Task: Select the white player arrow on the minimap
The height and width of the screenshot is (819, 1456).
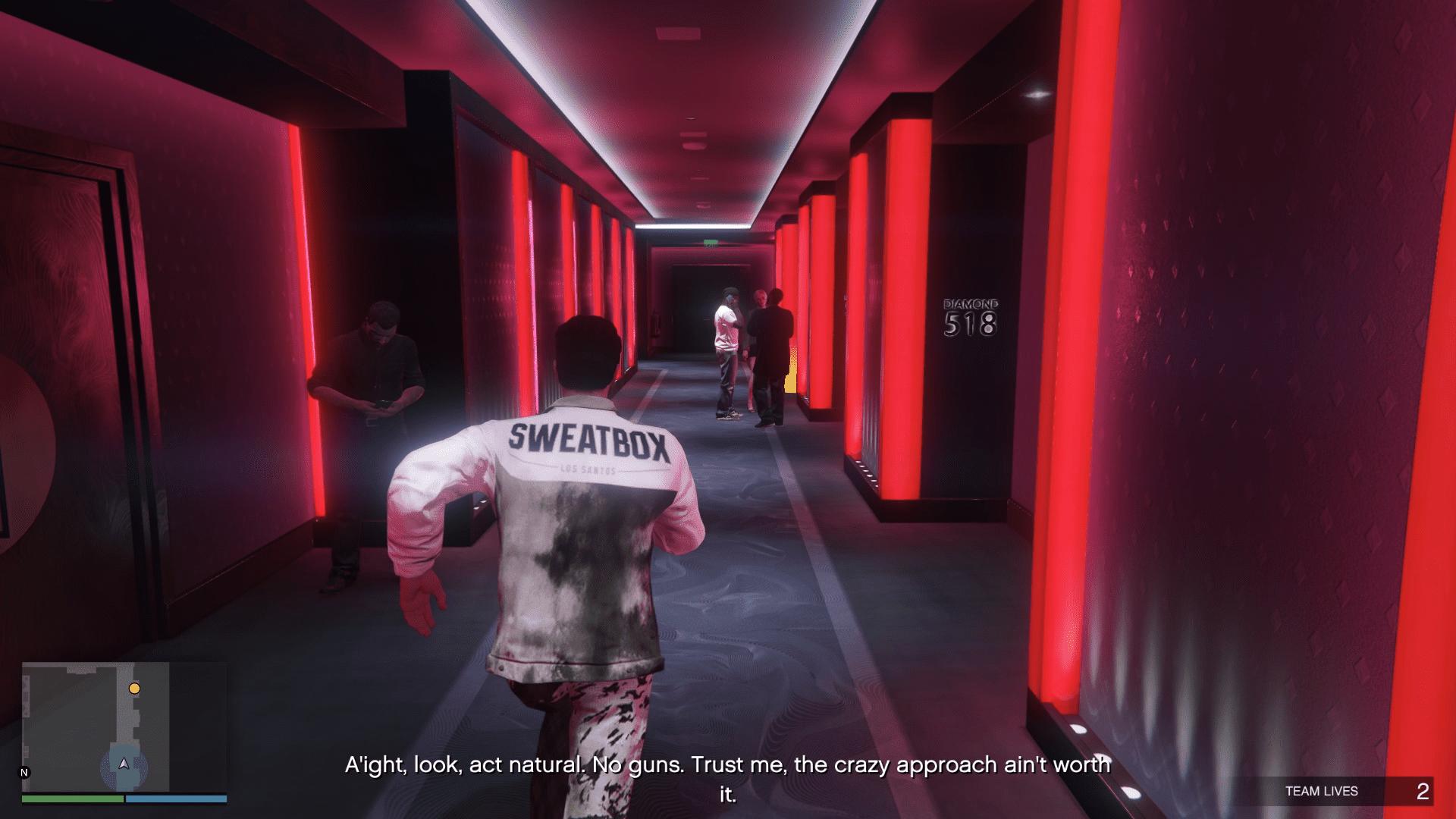Action: [122, 765]
